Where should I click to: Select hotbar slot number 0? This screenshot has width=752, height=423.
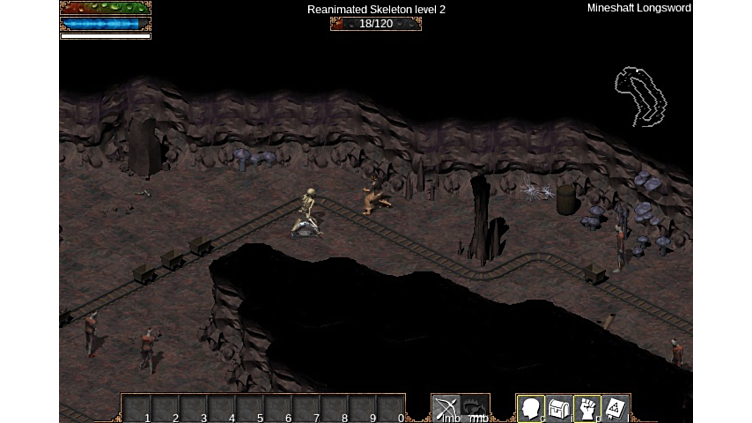(392, 409)
